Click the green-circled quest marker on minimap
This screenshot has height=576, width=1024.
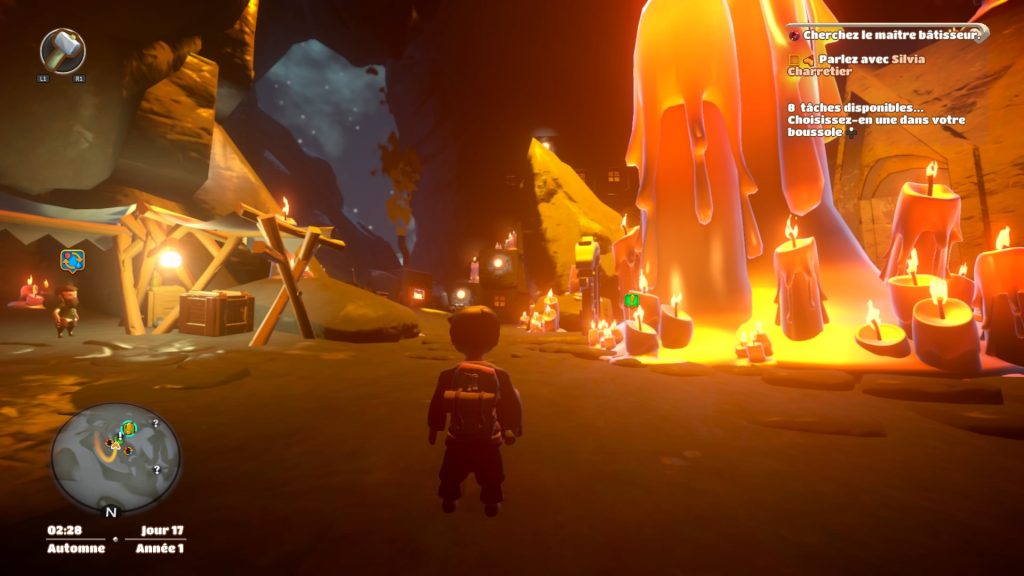[128, 430]
